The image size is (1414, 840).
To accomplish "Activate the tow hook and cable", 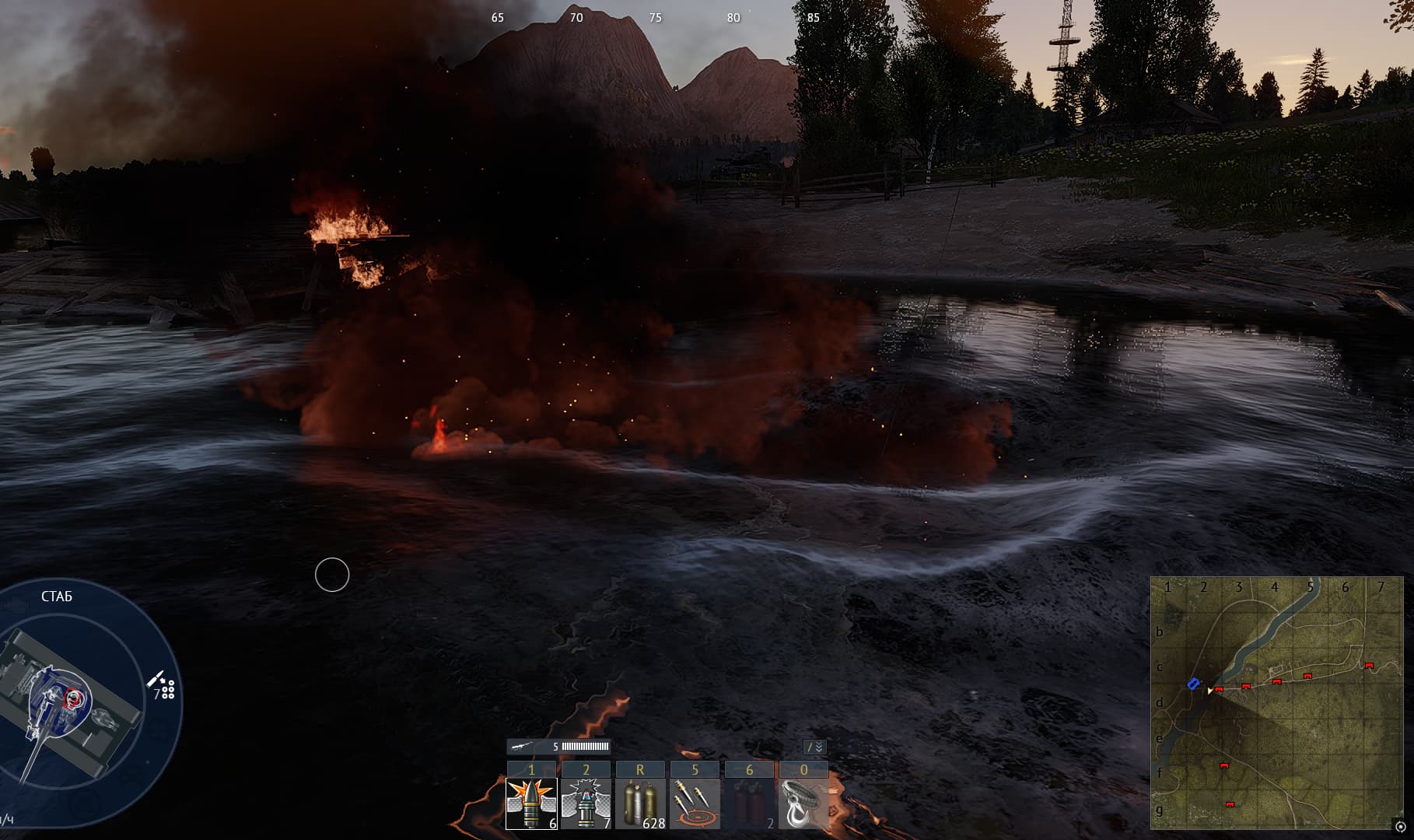I will (803, 803).
